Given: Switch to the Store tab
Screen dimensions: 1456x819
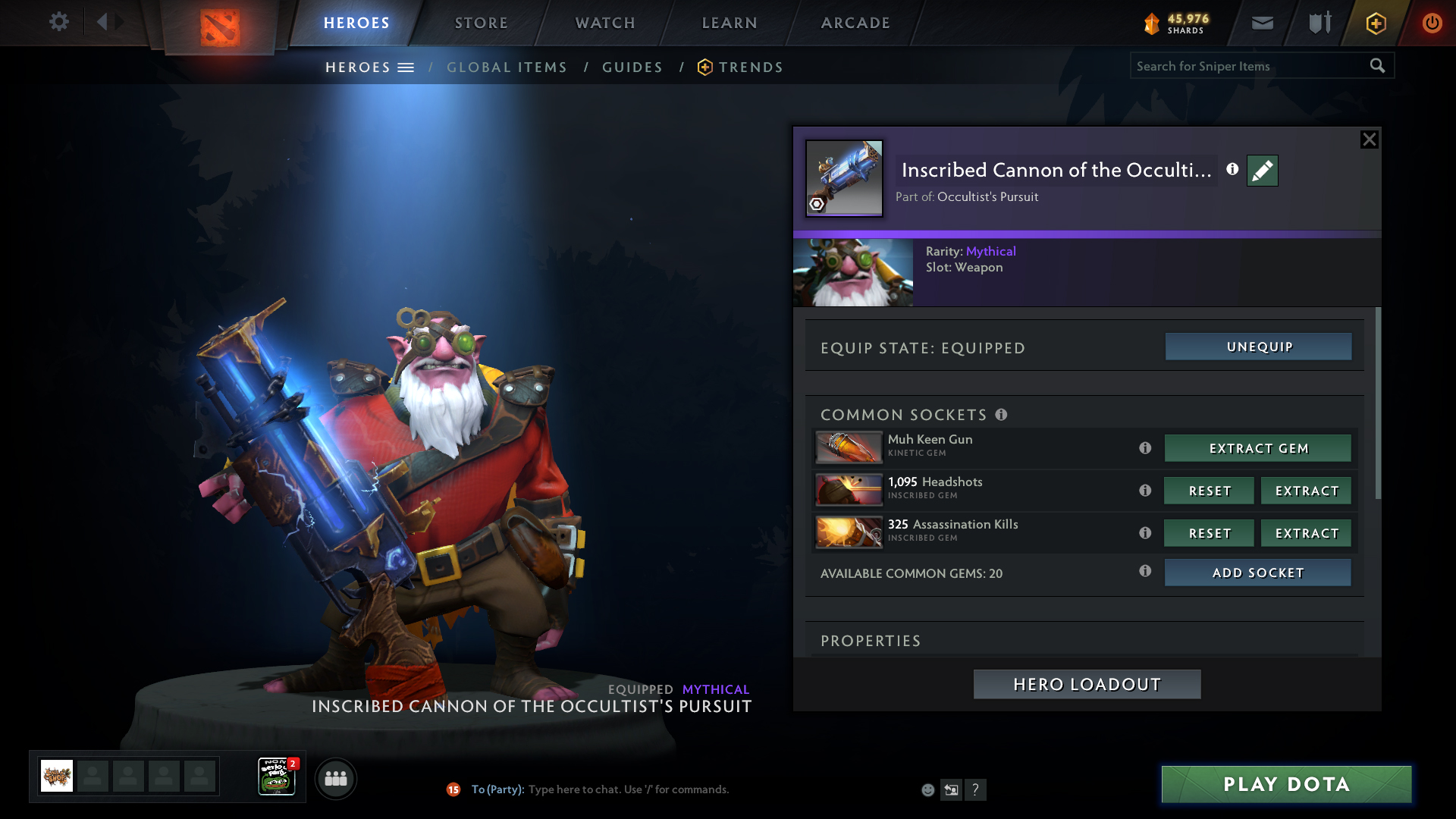Looking at the screenshot, I should [481, 23].
